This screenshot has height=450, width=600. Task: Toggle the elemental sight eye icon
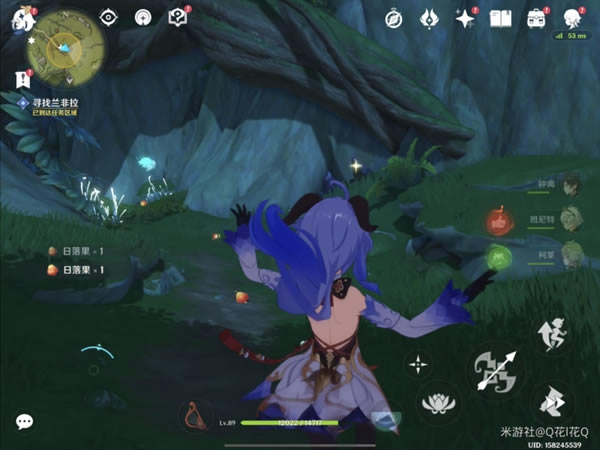click(x=110, y=17)
